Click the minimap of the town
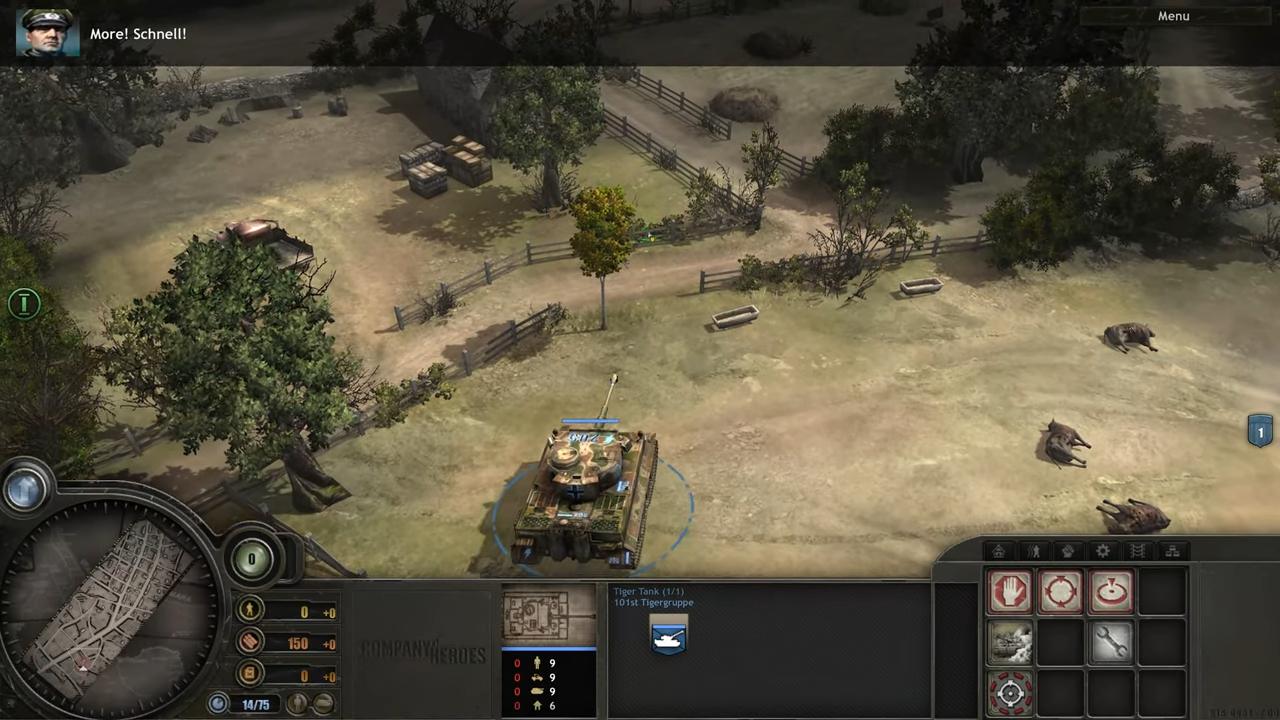 (108, 602)
